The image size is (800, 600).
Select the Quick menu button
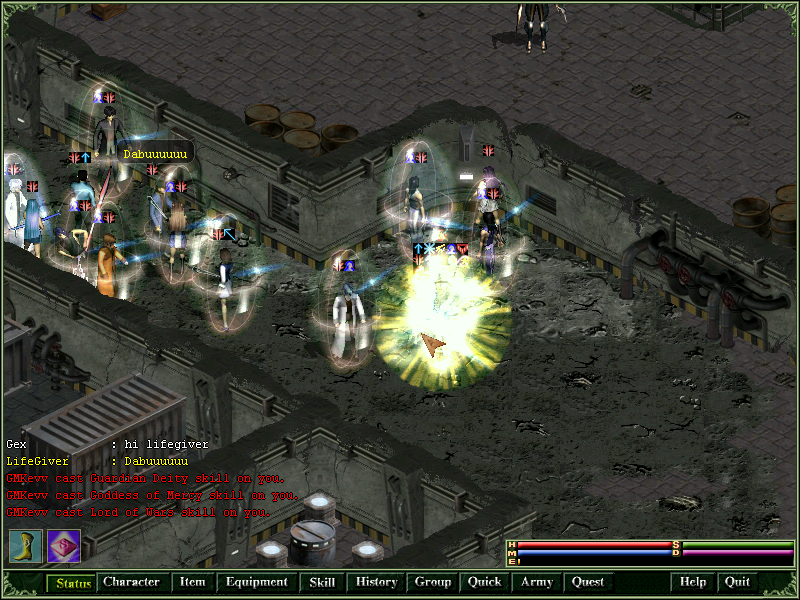click(484, 582)
